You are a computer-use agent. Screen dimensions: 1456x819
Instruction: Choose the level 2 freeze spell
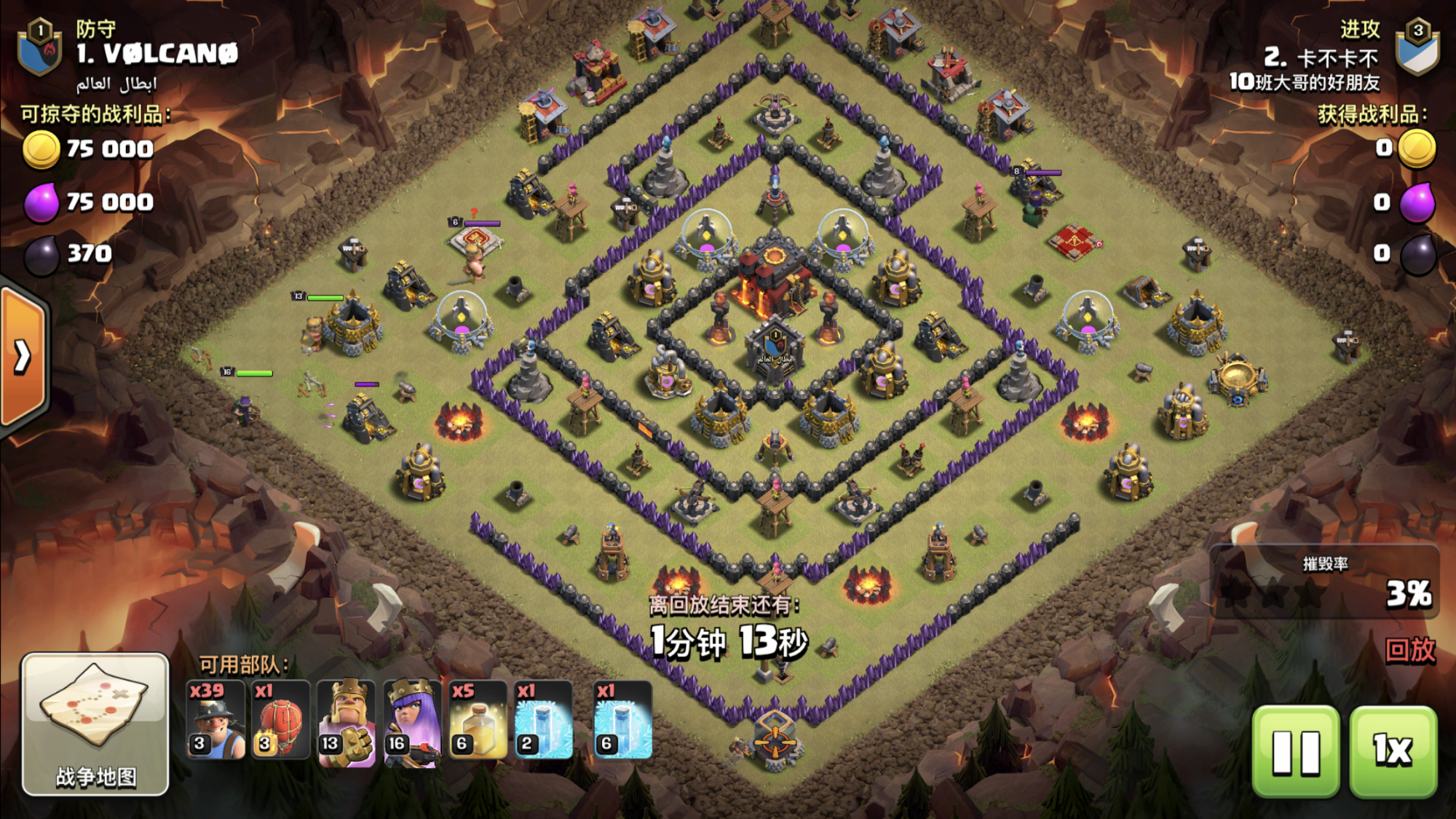543,721
